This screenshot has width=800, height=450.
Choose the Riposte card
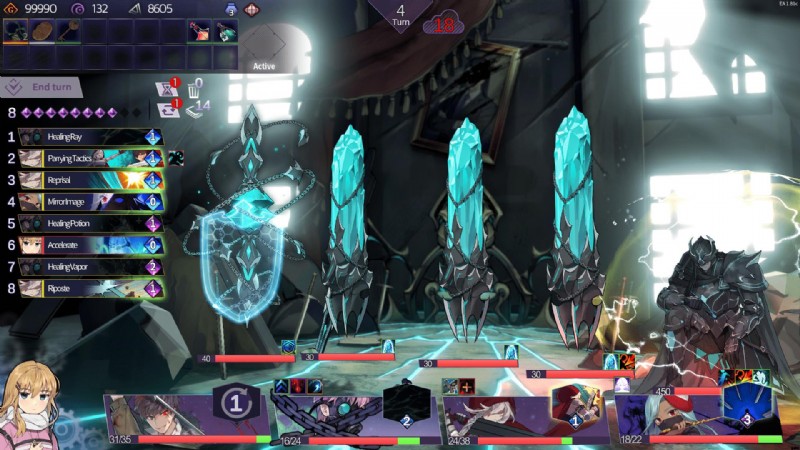click(x=90, y=288)
